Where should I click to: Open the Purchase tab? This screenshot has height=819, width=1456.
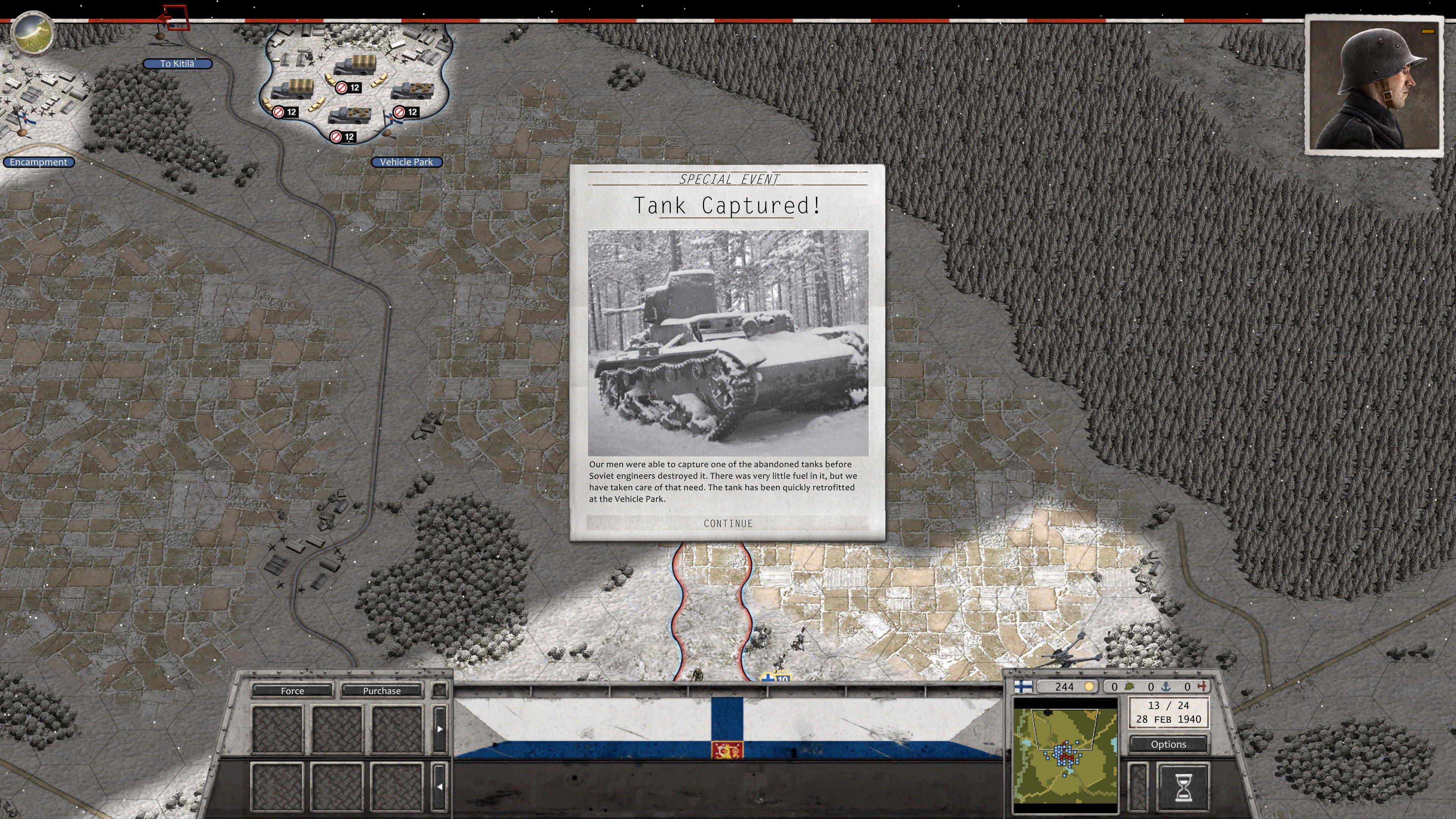click(381, 691)
